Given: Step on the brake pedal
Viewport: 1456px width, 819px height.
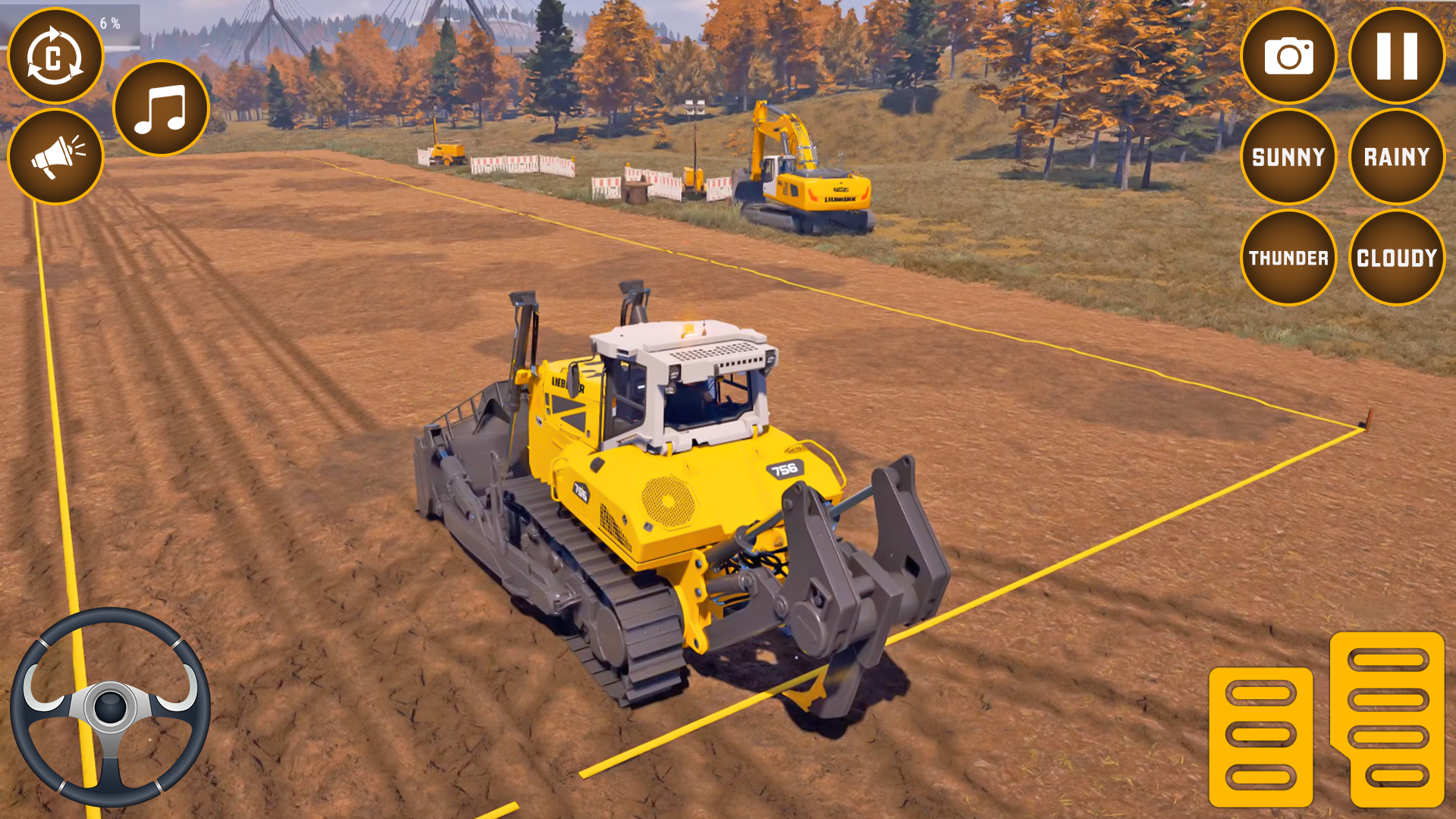Looking at the screenshot, I should [1260, 736].
